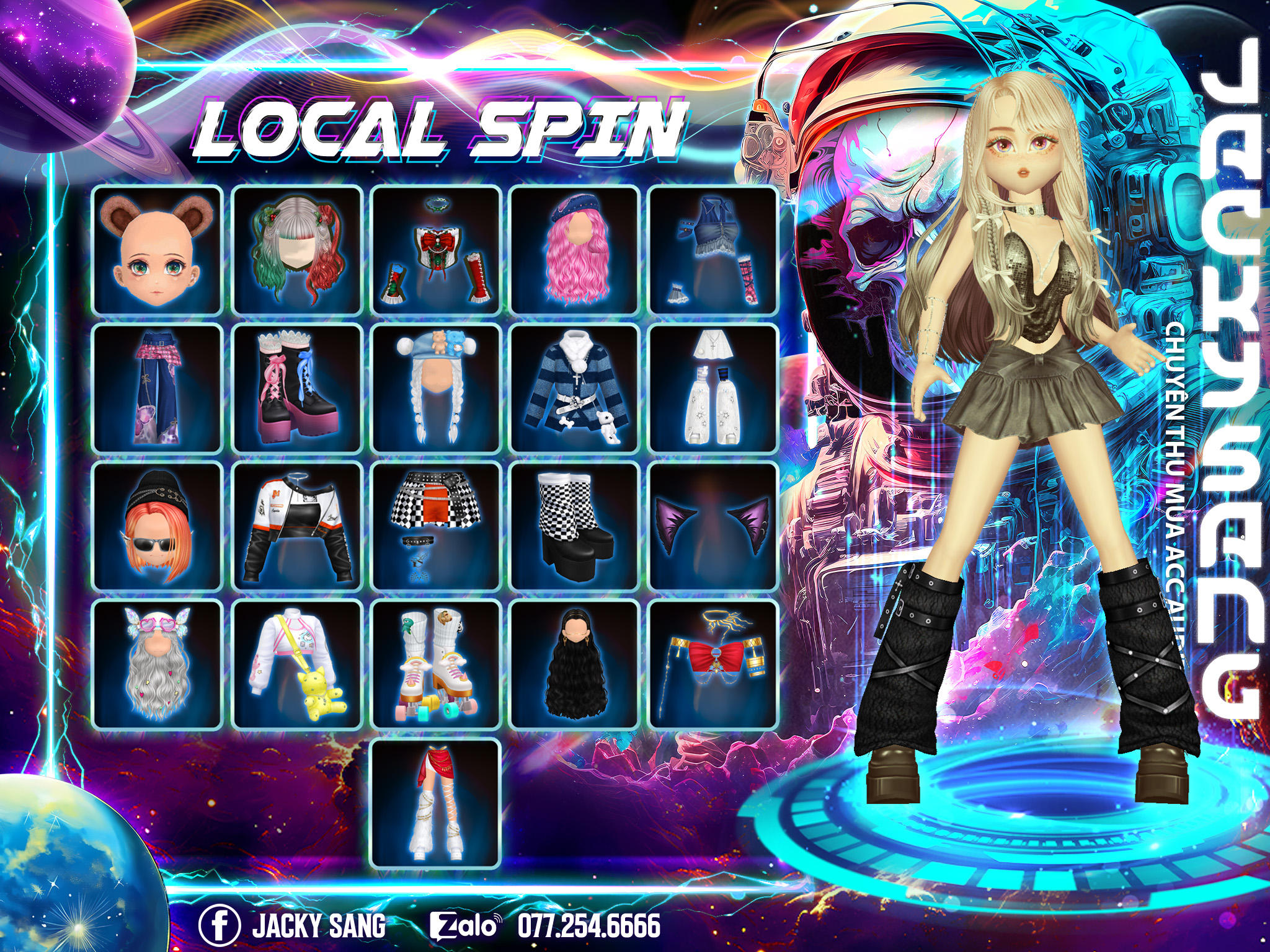Choose the pink and blue laced platform boots
The width and height of the screenshot is (1270, 952).
tap(296, 389)
